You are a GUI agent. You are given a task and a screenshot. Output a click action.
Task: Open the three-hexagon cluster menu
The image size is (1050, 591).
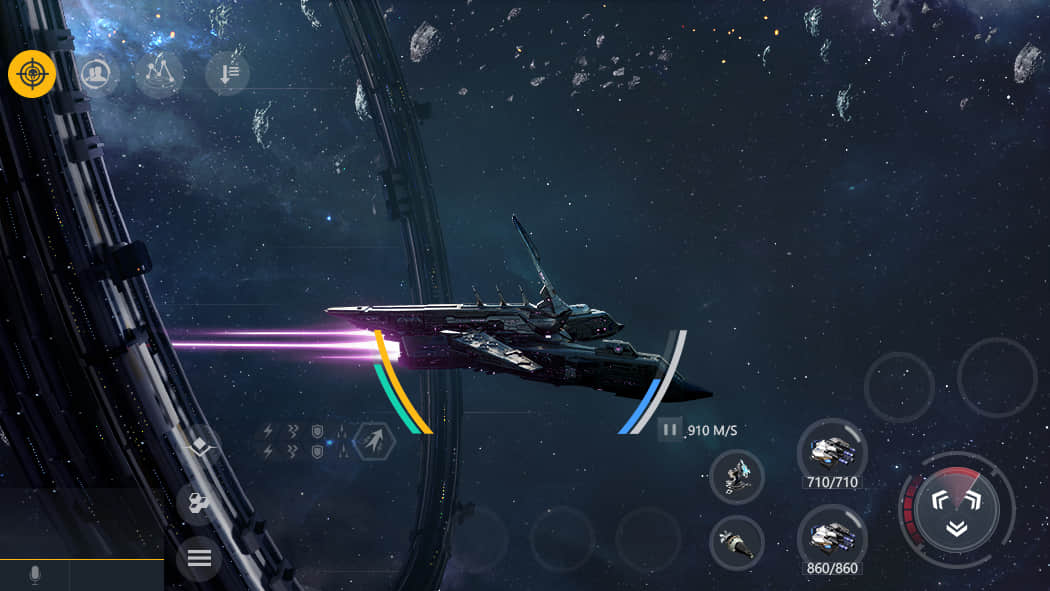pos(198,505)
